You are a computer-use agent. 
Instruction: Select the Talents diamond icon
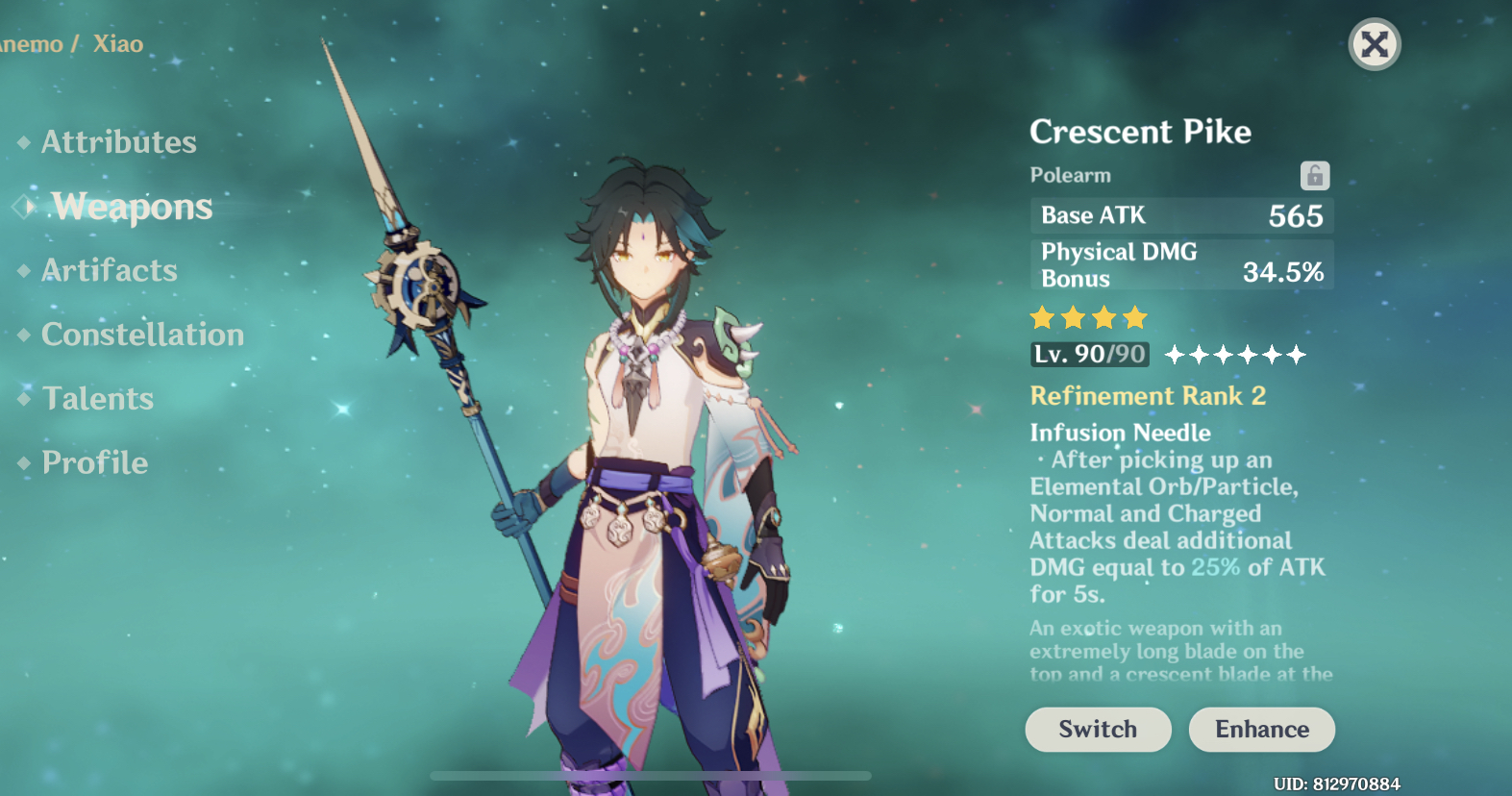click(24, 399)
